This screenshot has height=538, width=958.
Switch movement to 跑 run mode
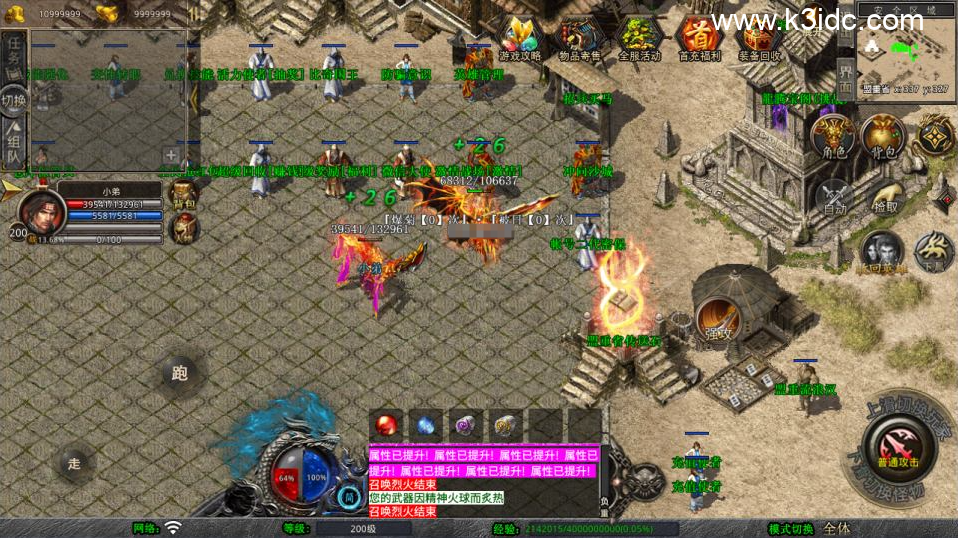(x=180, y=374)
